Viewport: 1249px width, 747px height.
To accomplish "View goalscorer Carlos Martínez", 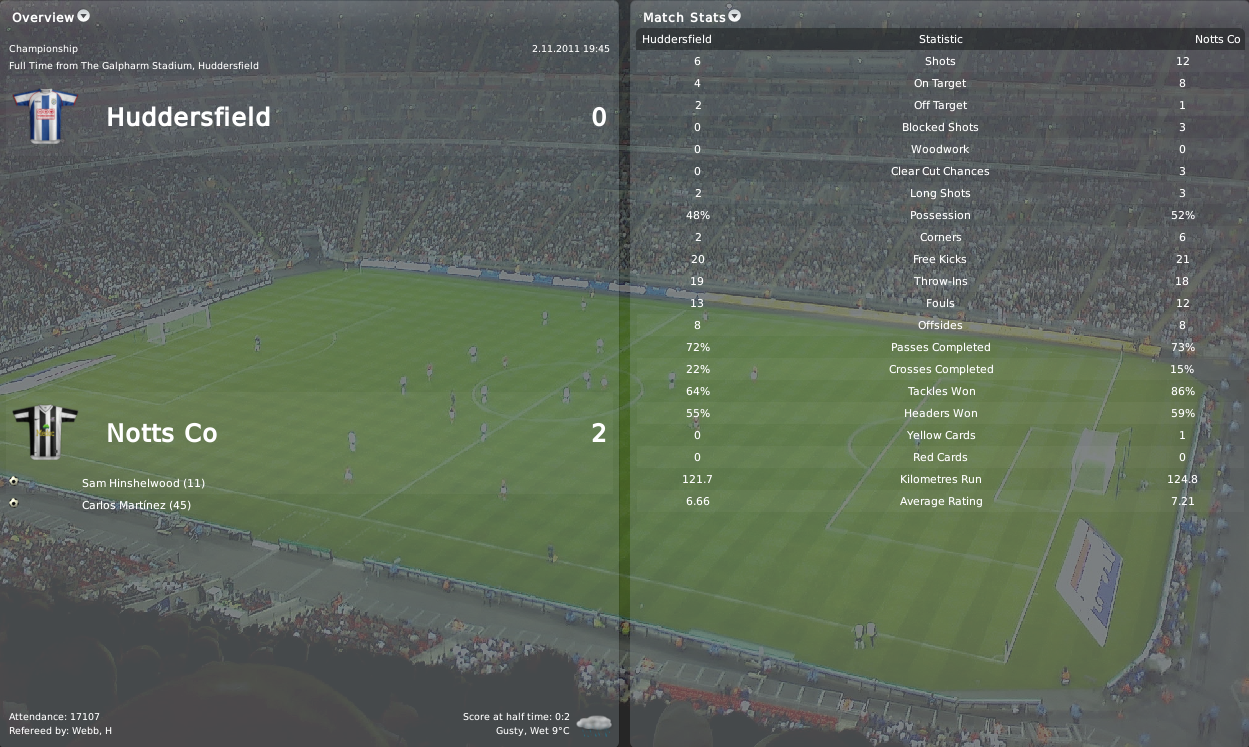I will coord(136,505).
